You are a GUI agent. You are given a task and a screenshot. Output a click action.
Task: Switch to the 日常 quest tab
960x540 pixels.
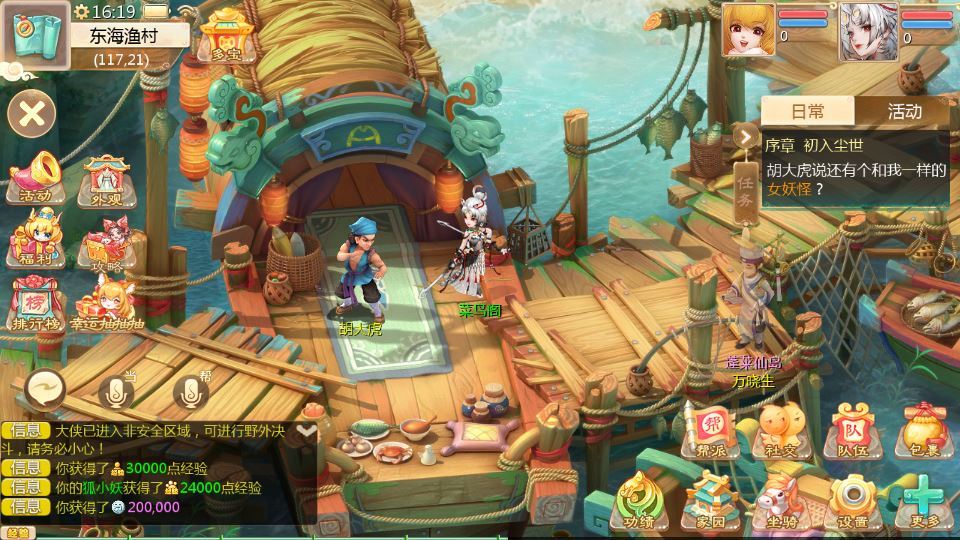pos(808,111)
